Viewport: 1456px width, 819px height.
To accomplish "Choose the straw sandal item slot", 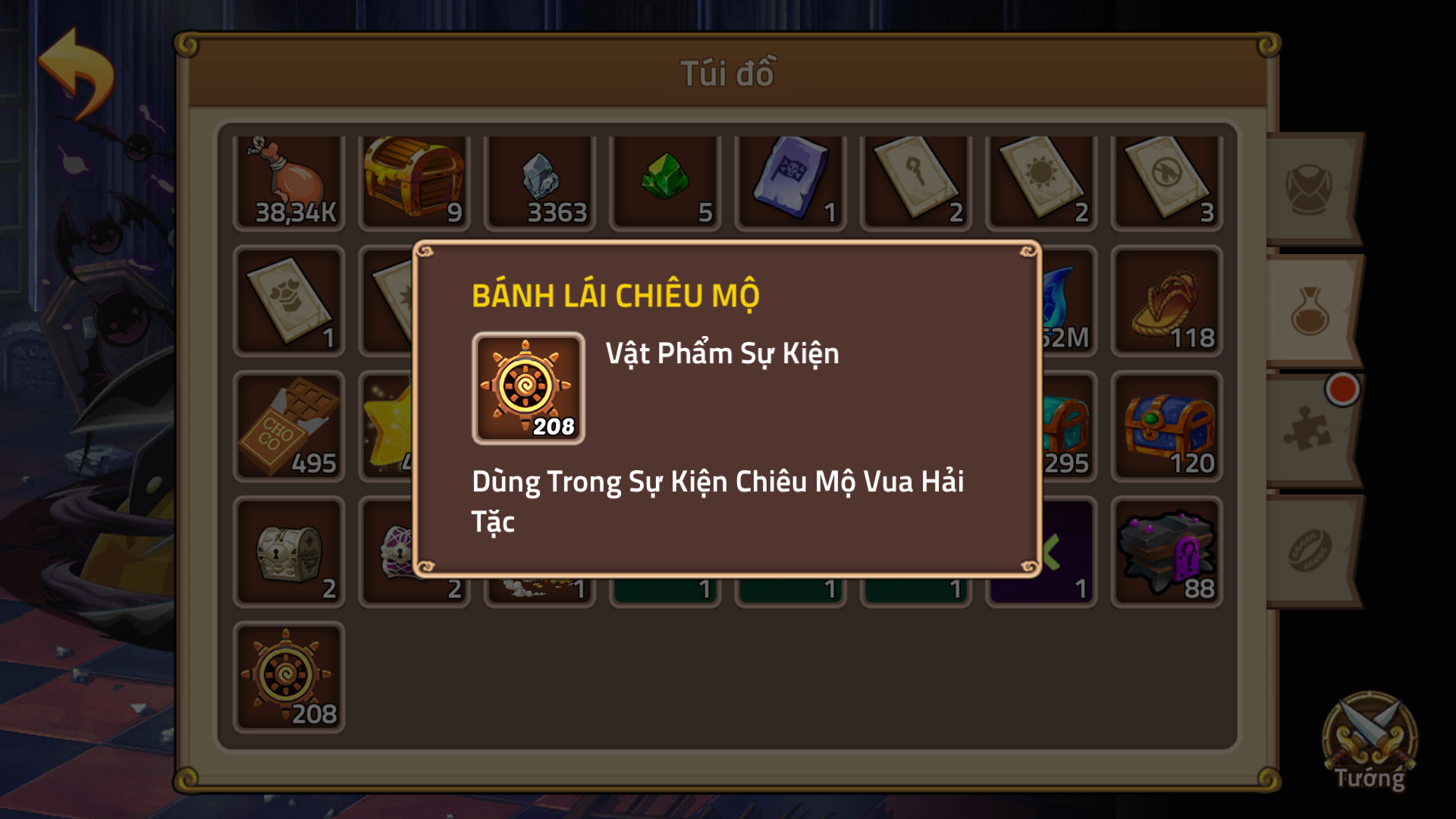I will tap(1166, 302).
